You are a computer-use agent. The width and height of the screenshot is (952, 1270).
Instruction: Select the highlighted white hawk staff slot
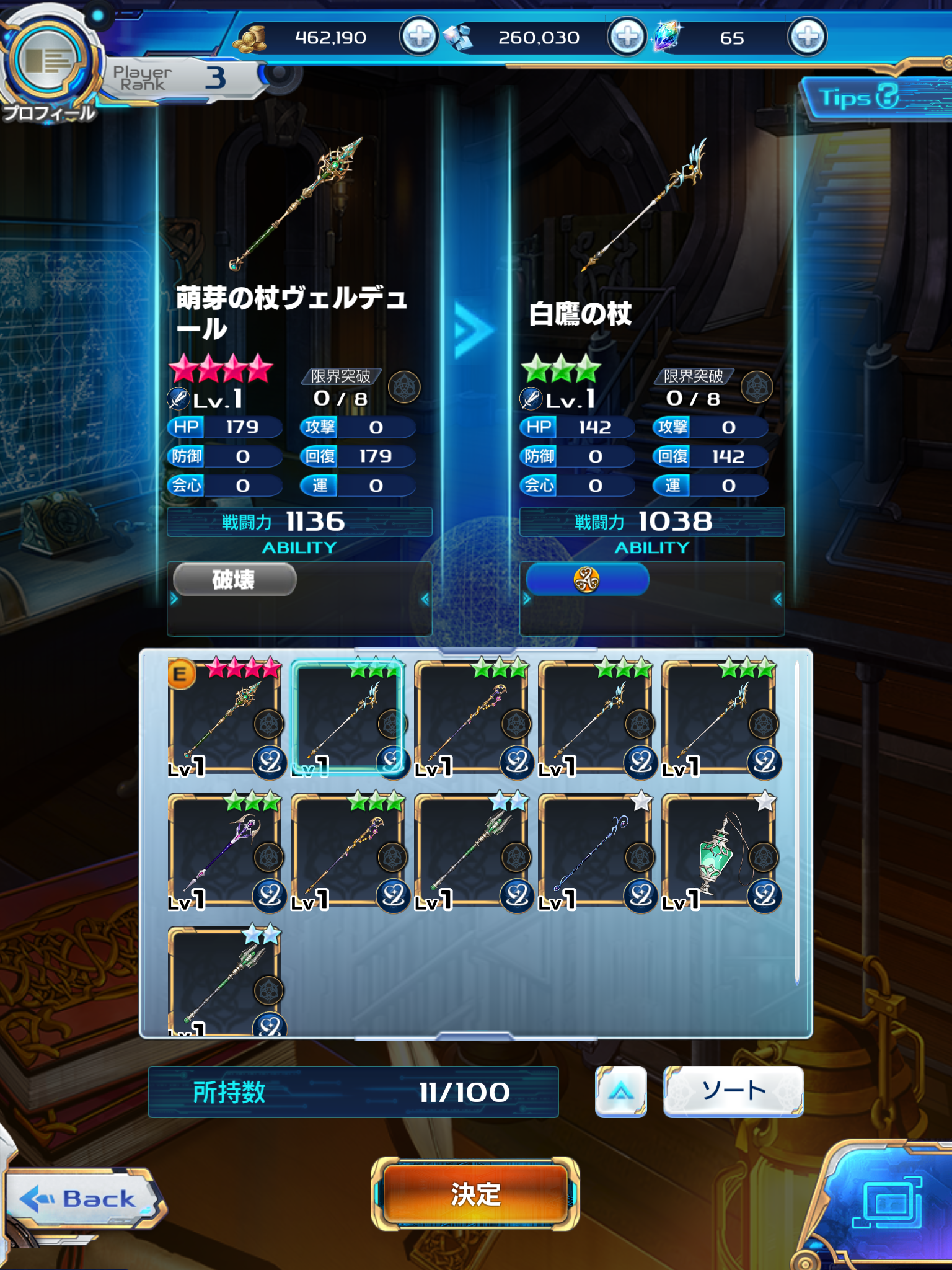point(348,717)
